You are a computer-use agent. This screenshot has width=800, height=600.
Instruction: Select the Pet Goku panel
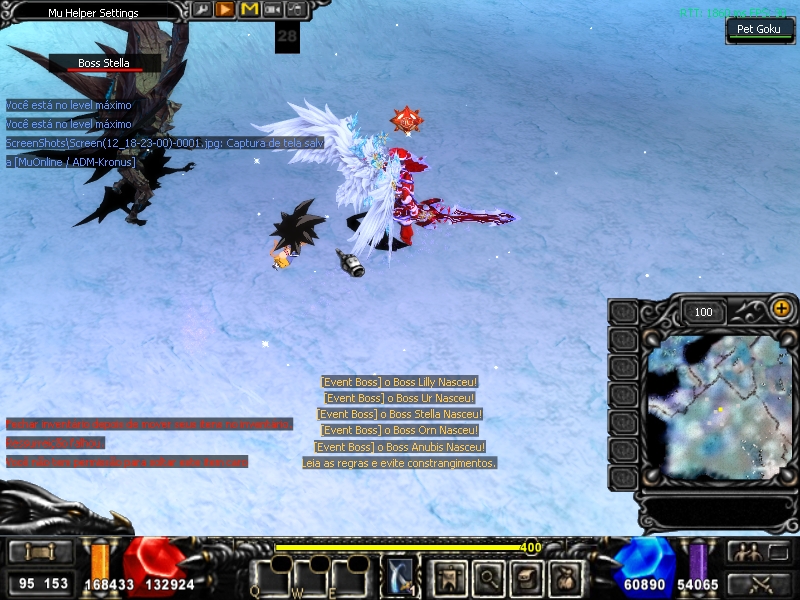coord(759,30)
